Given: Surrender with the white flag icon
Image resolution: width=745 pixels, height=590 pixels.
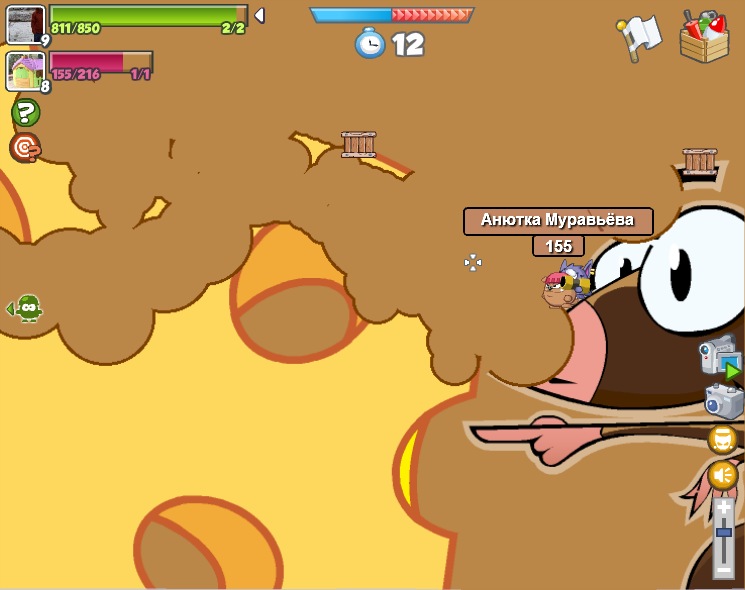Looking at the screenshot, I should pyautogui.click(x=639, y=37).
